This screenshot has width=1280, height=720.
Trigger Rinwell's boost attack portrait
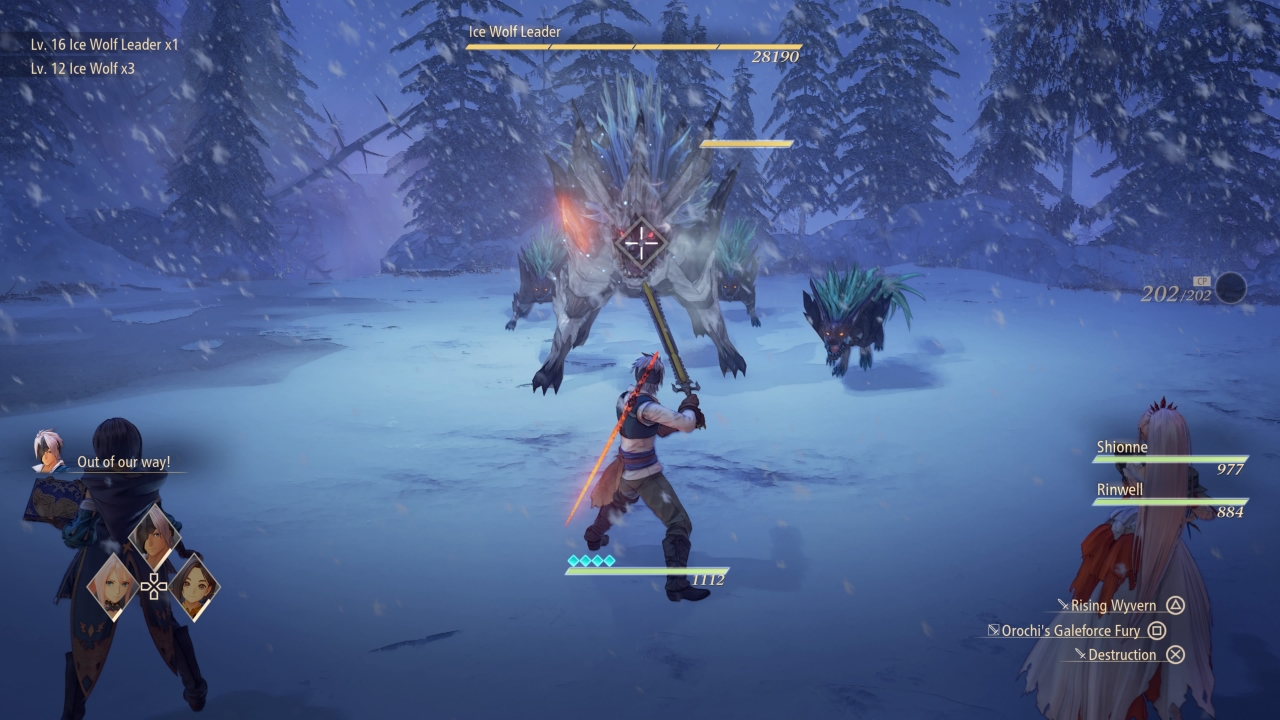(x=194, y=586)
